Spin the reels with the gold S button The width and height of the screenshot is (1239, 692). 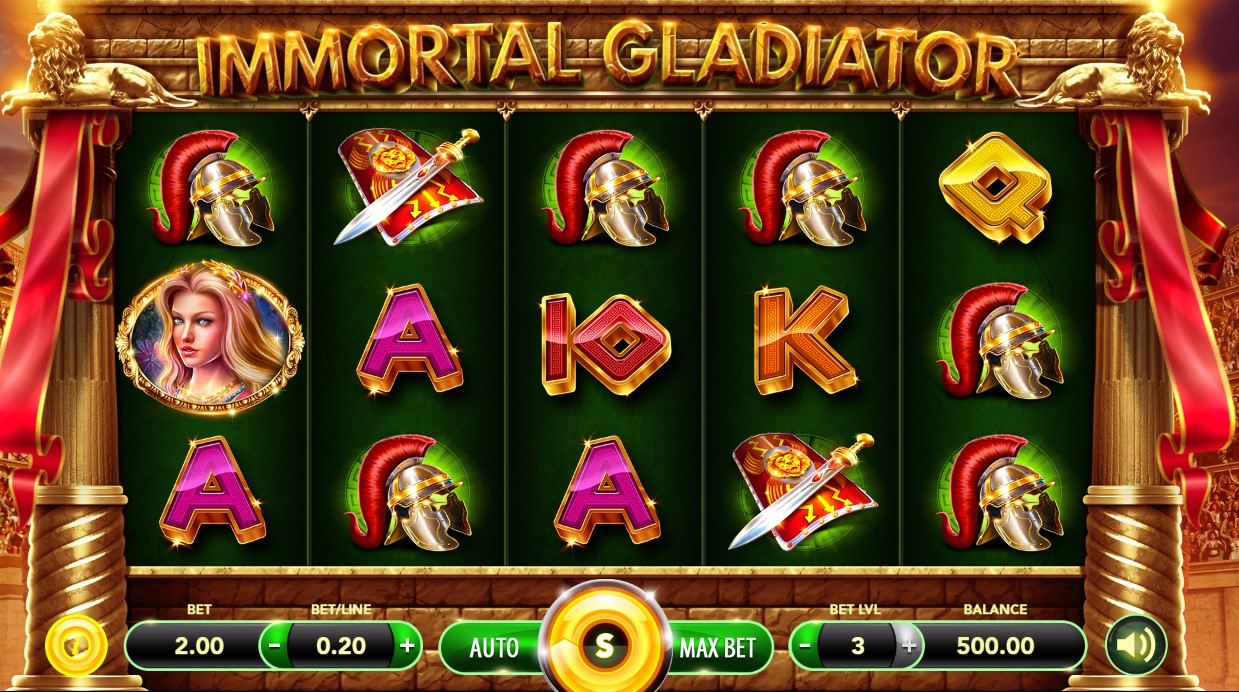coord(604,645)
